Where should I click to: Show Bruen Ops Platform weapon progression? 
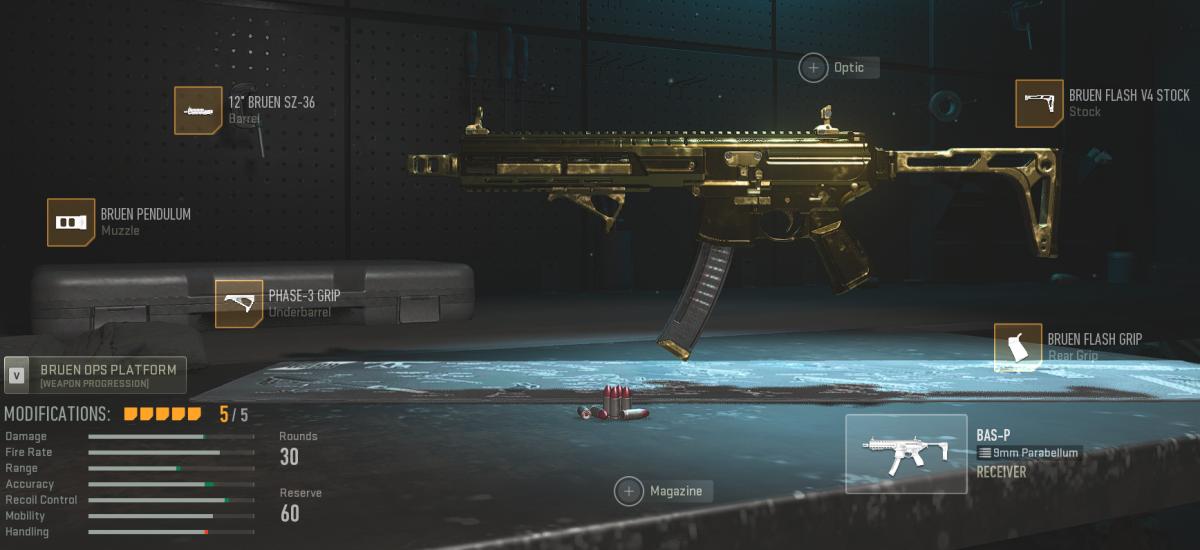[x=95, y=375]
